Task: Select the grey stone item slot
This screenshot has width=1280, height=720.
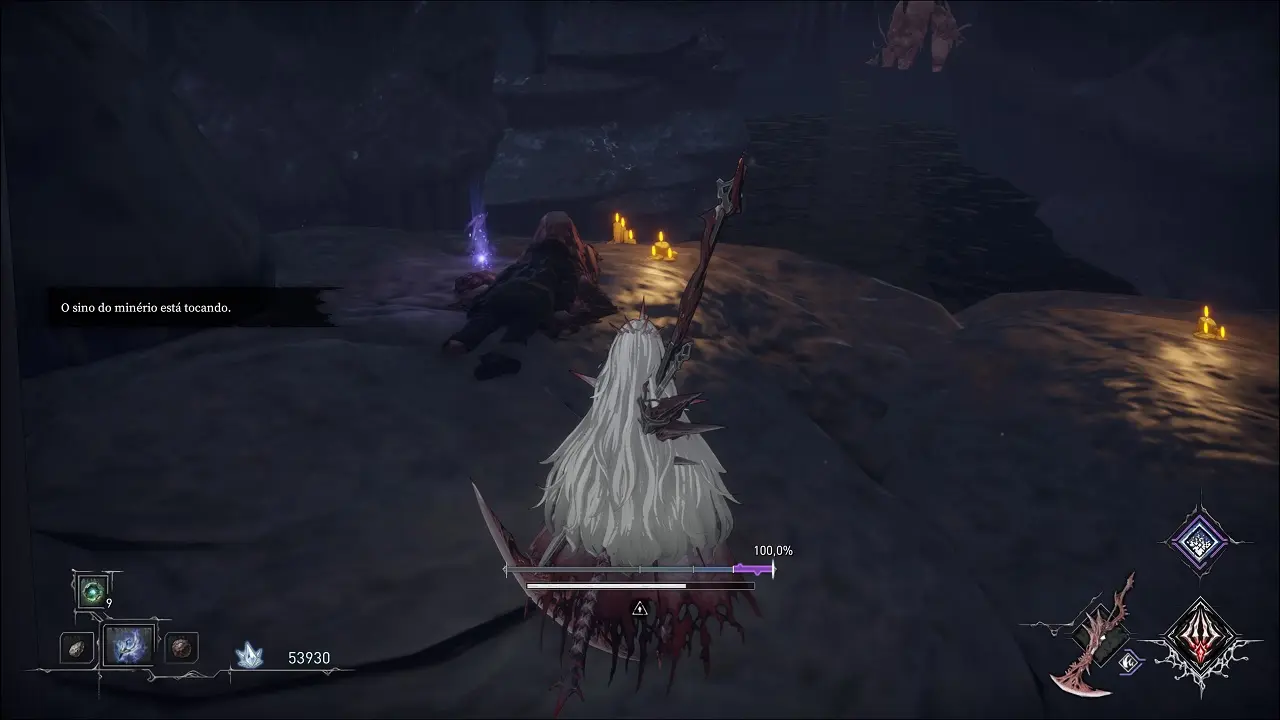Action: (x=76, y=648)
